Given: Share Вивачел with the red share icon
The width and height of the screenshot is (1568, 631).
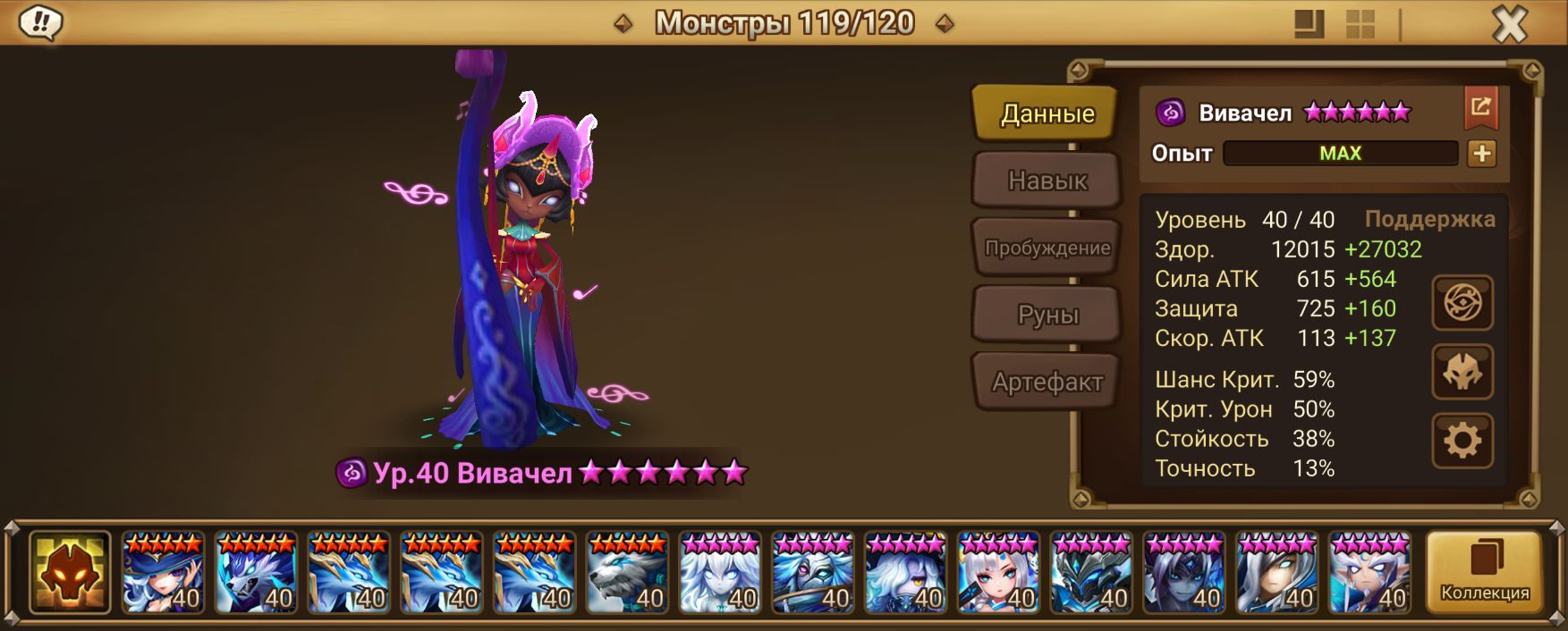Looking at the screenshot, I should click(x=1480, y=108).
